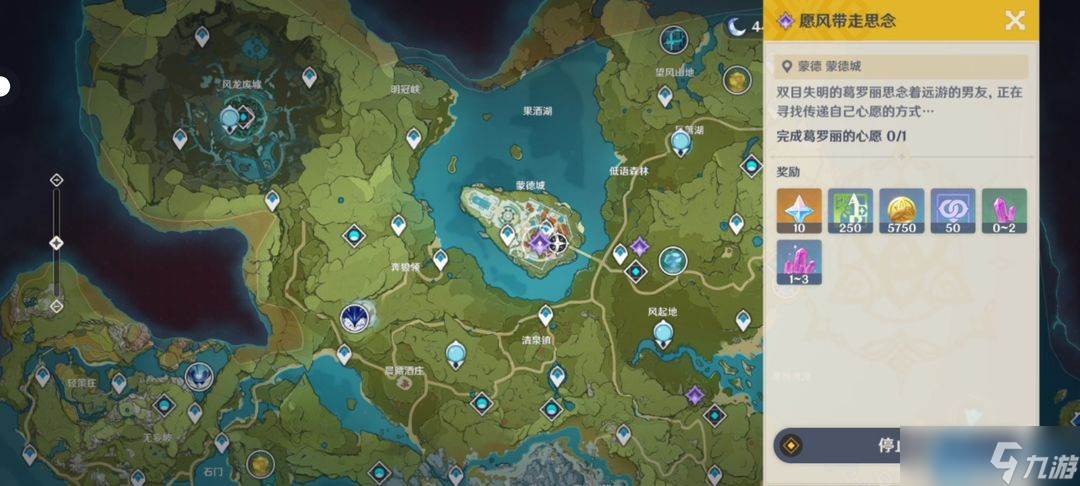Select the 50 sigil reward icon
This screenshot has width=1080, height=486.
click(x=952, y=211)
